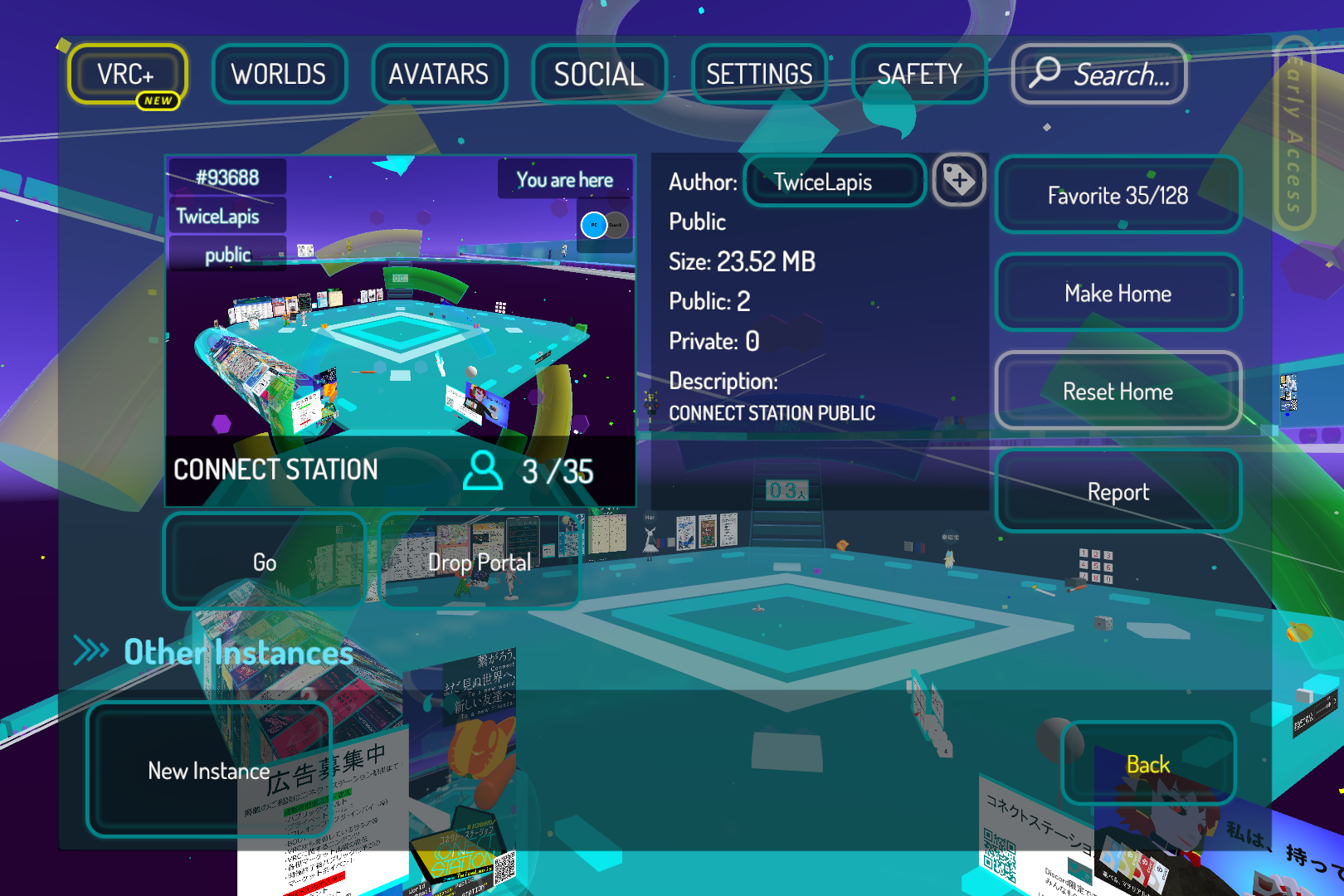The height and width of the screenshot is (896, 1344).
Task: Click inside the Search text field
Action: [1120, 75]
